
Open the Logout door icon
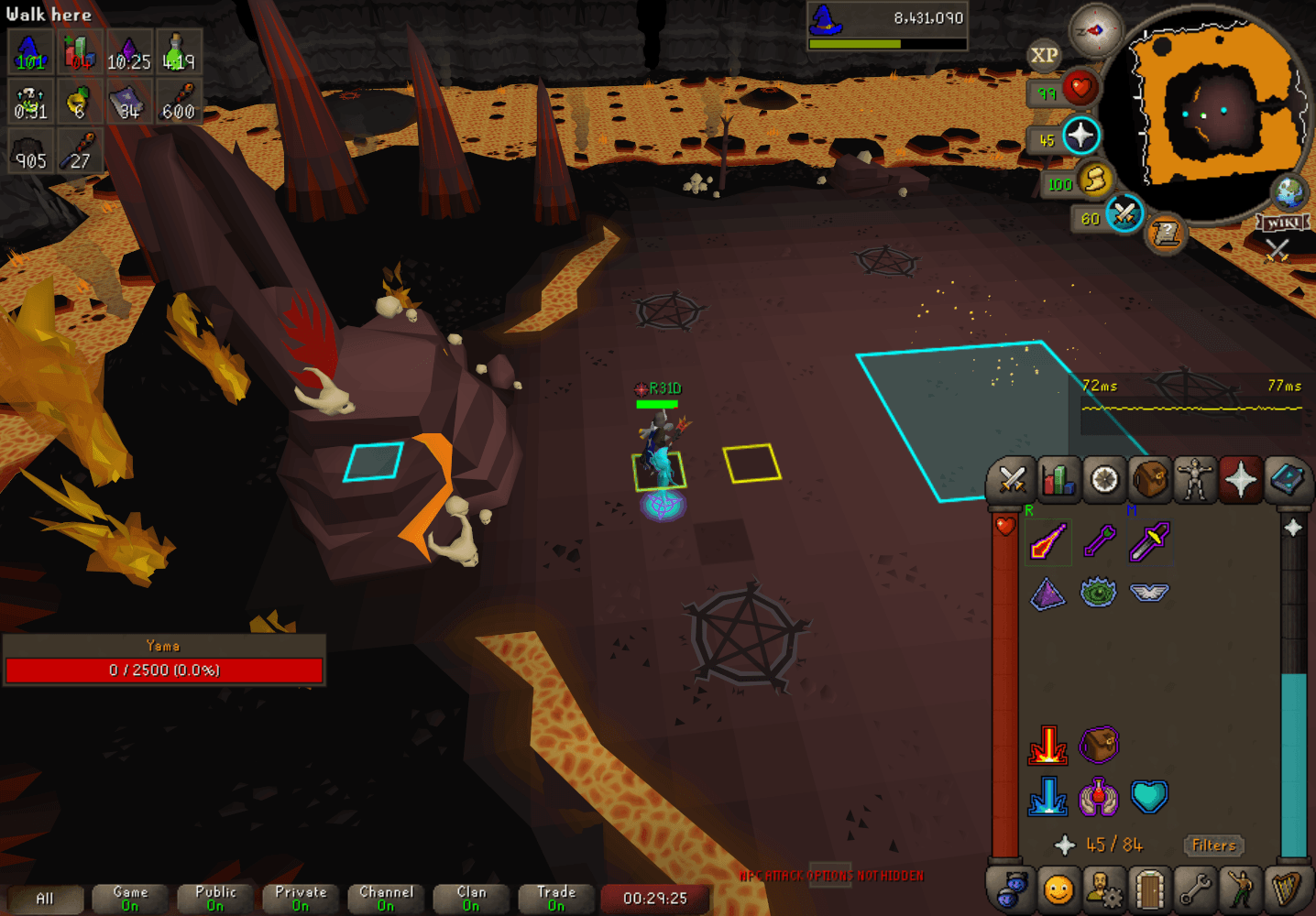pyautogui.click(x=1149, y=888)
